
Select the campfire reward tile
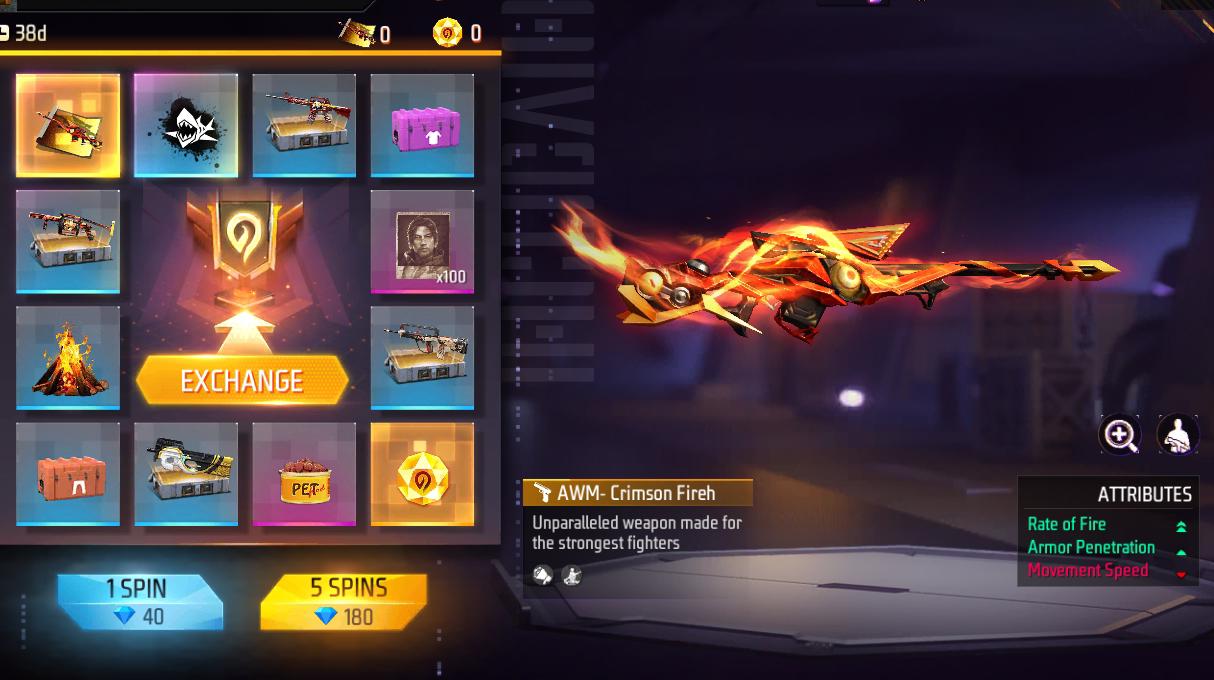point(68,358)
